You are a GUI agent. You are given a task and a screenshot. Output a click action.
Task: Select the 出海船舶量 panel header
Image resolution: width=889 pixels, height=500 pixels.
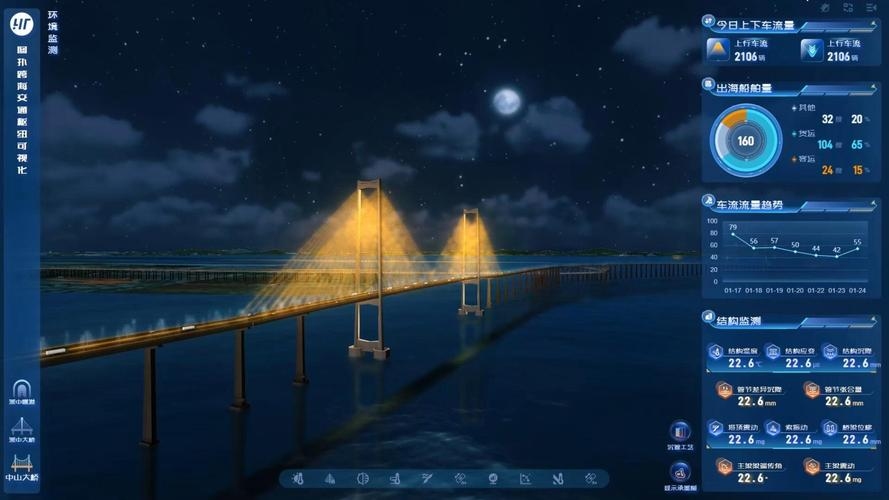745,88
